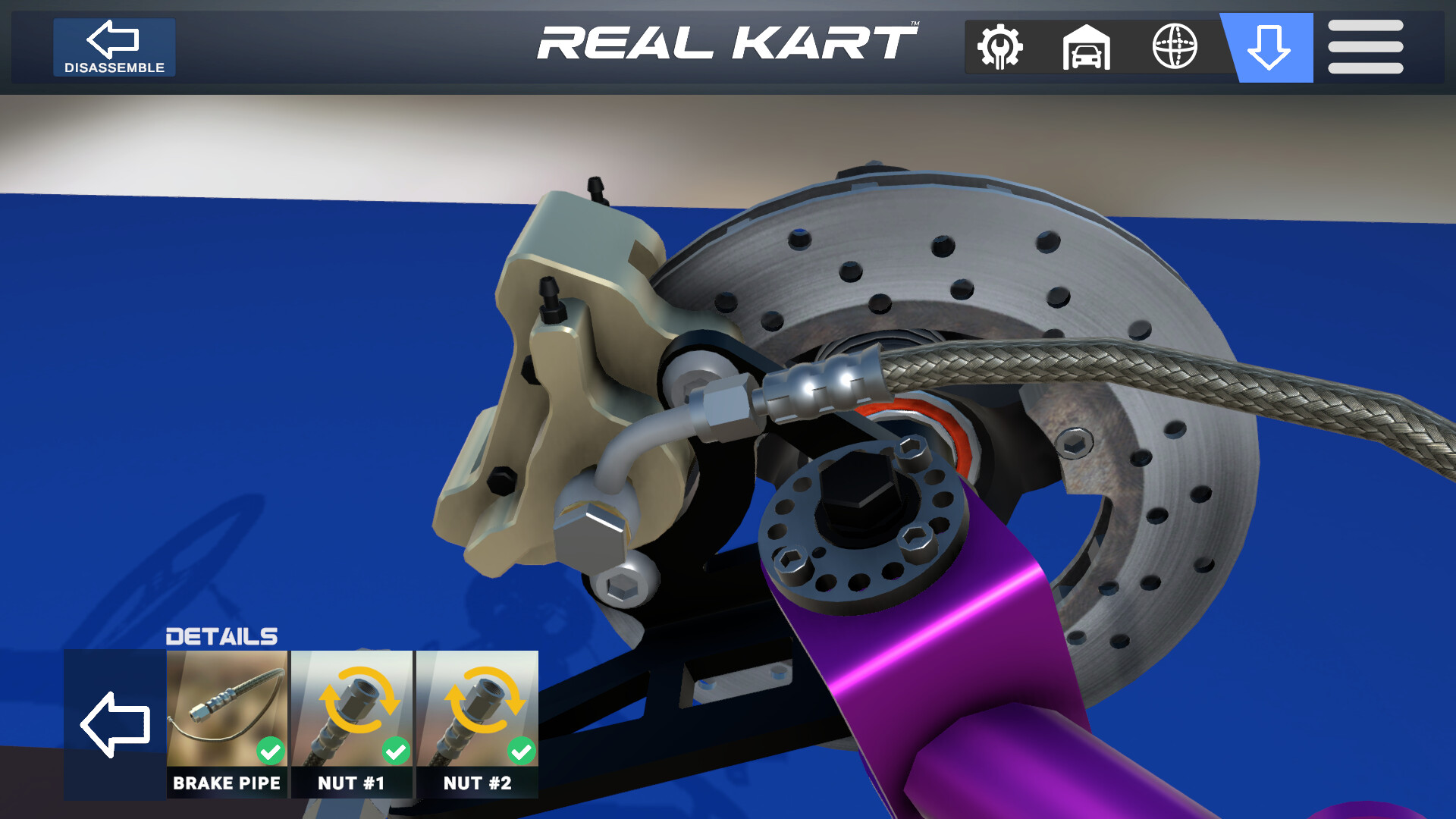Screen dimensions: 1456x819
Task: Click the back arrow inside the Disassemble button
Action: tap(112, 38)
